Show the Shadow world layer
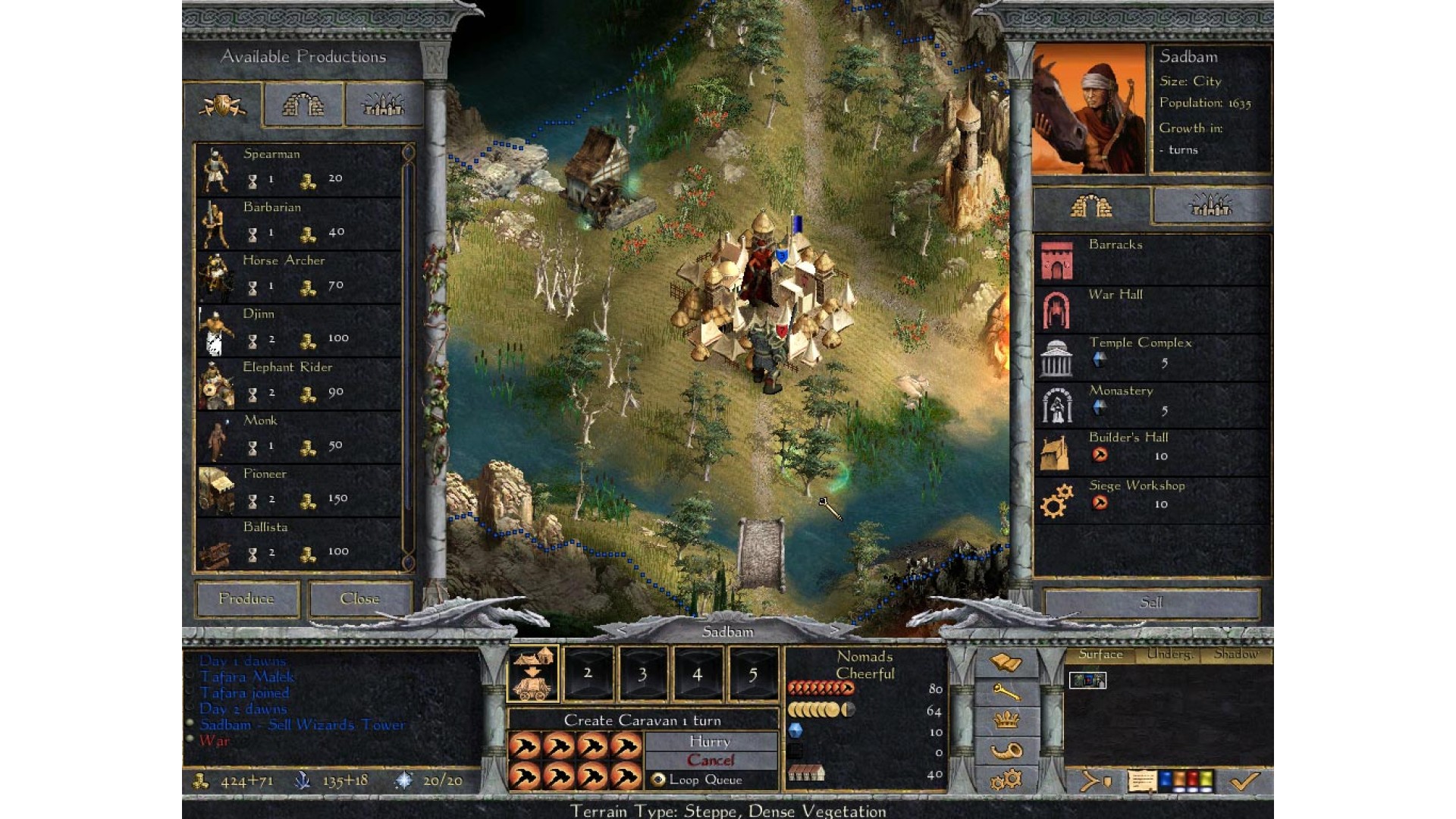This screenshot has height=819, width=1456. (x=1235, y=654)
